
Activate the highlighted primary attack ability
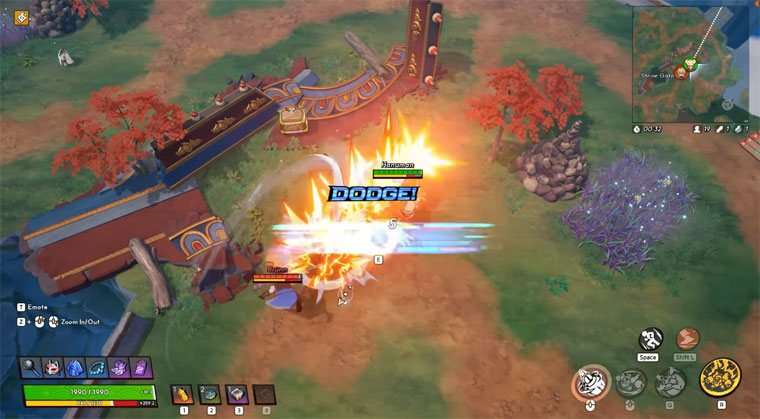[x=591, y=383]
